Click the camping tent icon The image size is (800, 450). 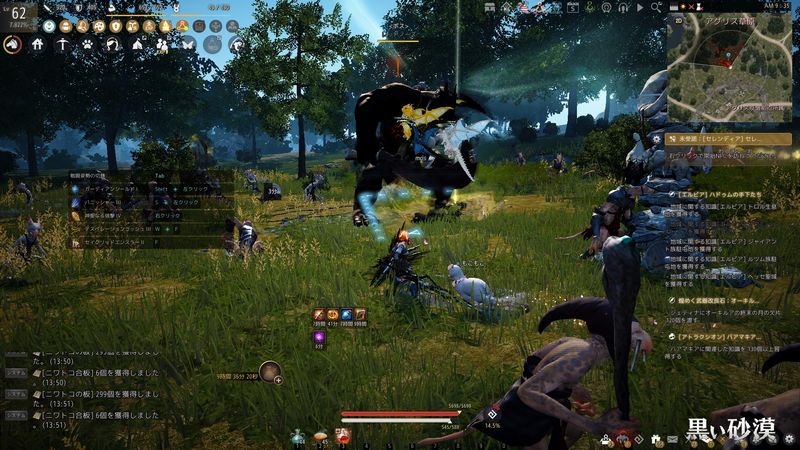pos(137,44)
